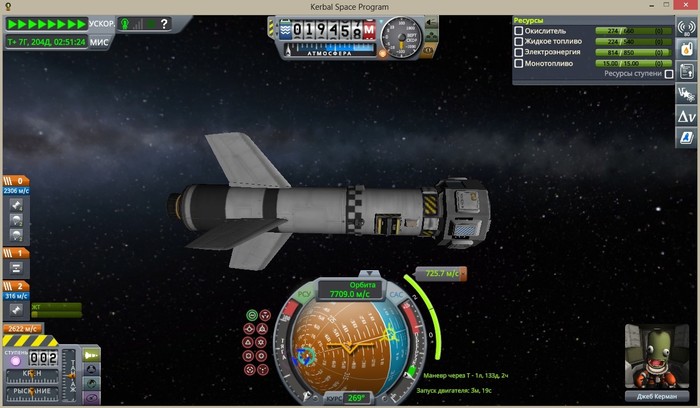Tick the Монотопливо resource checkbox
Viewport: 700px width, 408px height.
pos(518,63)
